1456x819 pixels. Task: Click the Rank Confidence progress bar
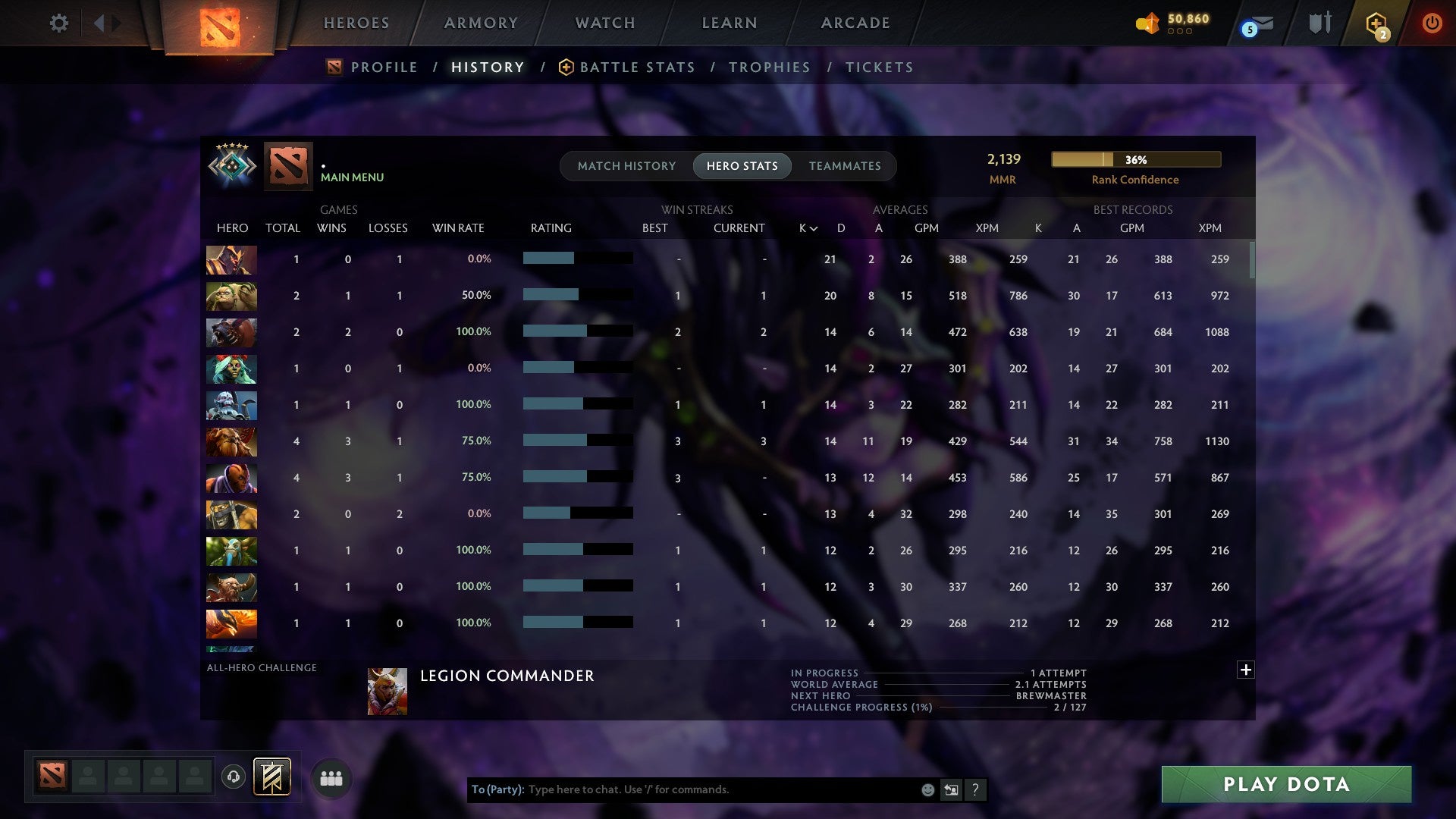1135,159
